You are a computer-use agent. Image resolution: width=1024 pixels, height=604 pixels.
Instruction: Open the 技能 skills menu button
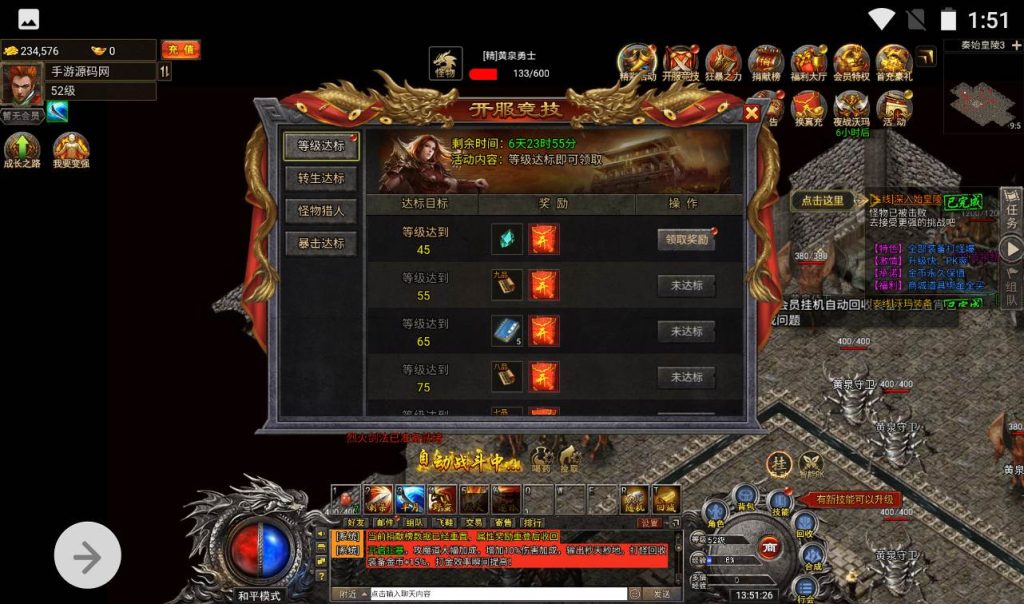tap(779, 504)
